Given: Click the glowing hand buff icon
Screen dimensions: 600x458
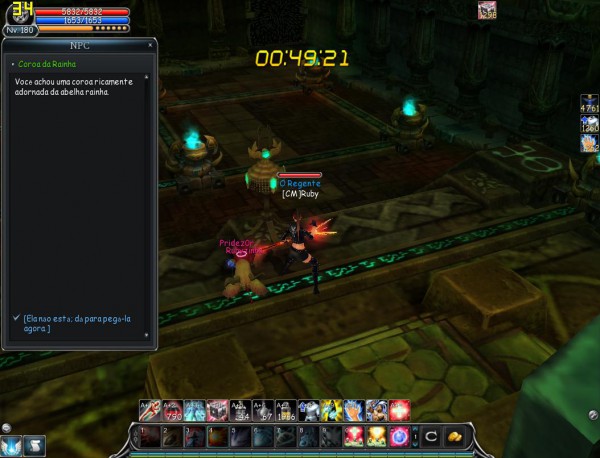Looking at the screenshot, I should click(590, 143).
